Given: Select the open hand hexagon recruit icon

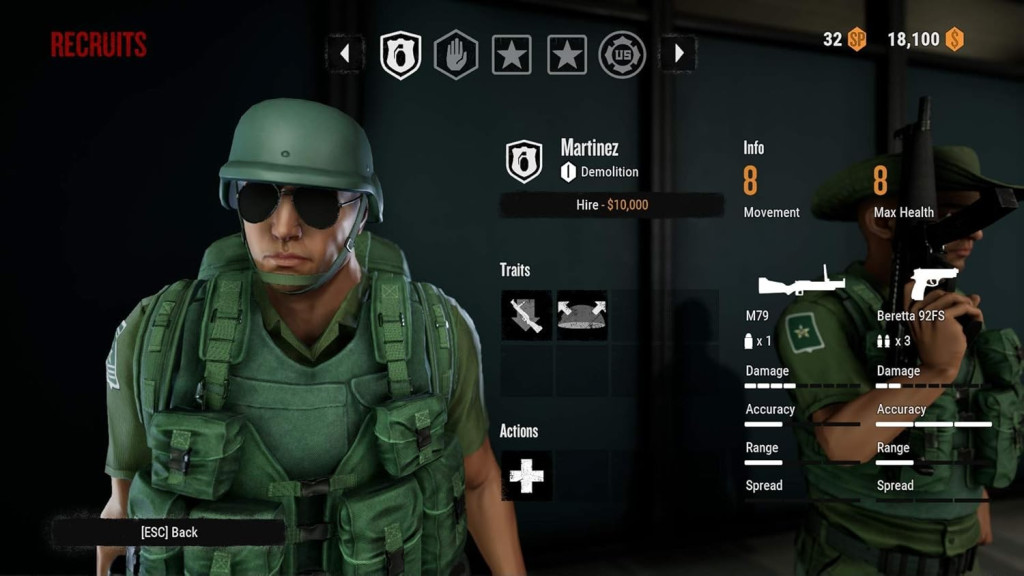Looking at the screenshot, I should 455,54.
